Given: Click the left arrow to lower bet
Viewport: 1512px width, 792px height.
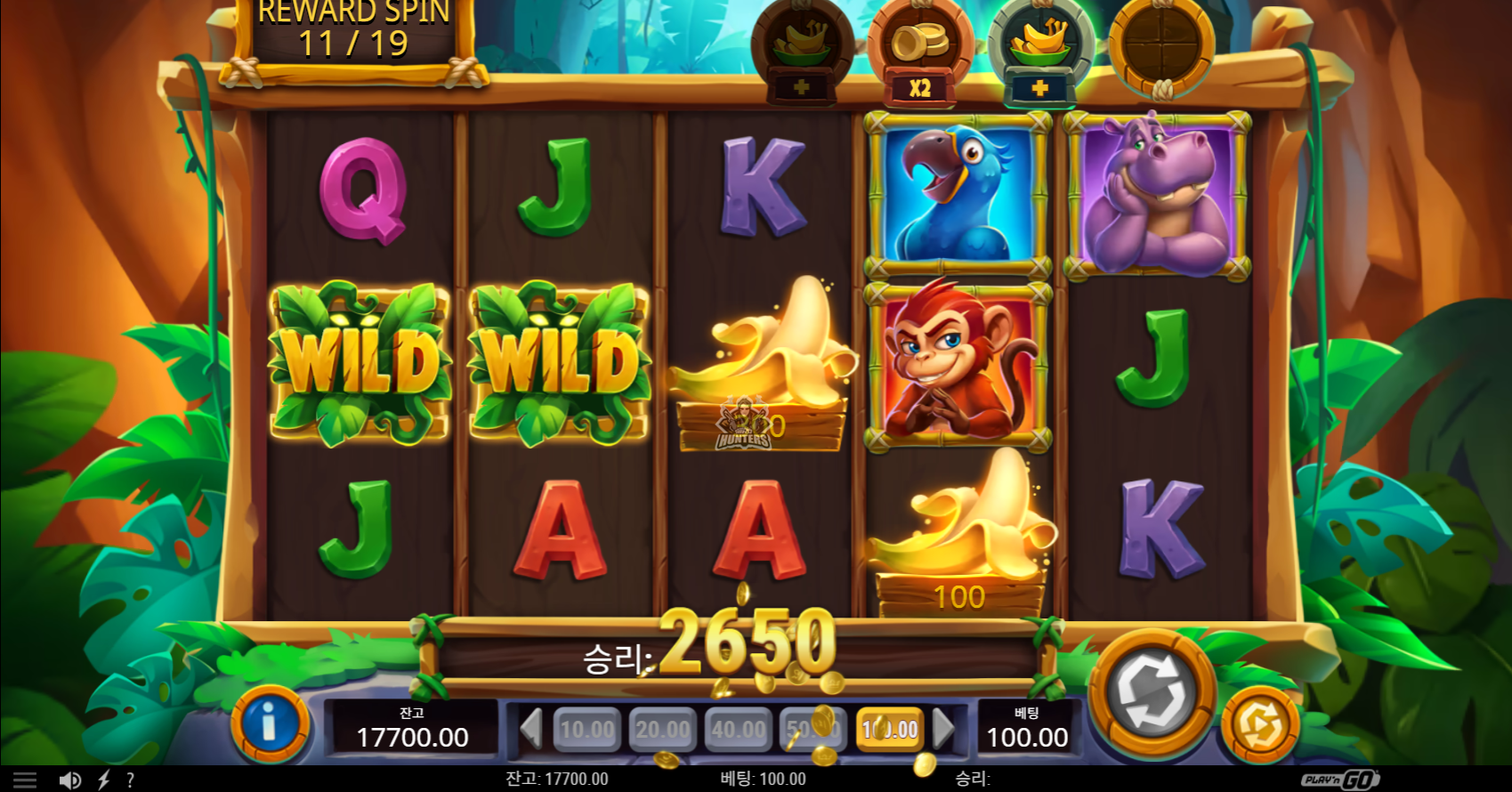Looking at the screenshot, I should click(x=531, y=729).
